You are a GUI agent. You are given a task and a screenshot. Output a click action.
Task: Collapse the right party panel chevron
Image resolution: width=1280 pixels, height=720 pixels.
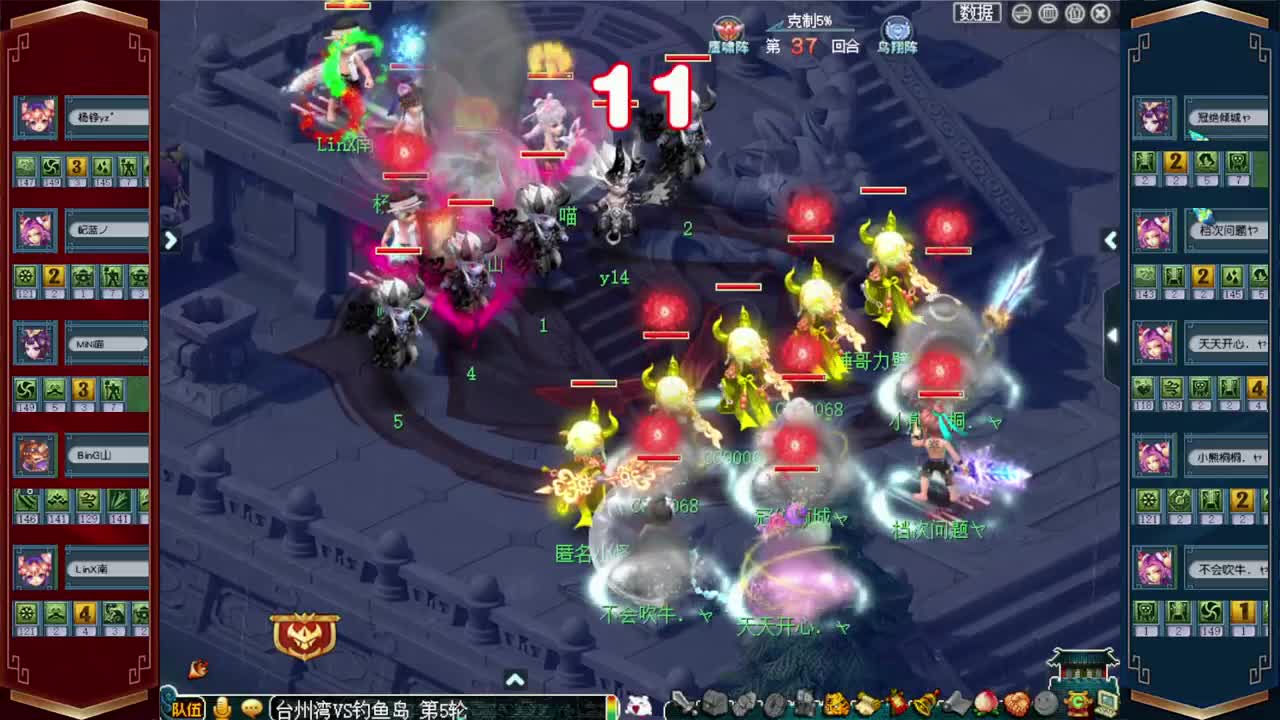pyautogui.click(x=1111, y=240)
